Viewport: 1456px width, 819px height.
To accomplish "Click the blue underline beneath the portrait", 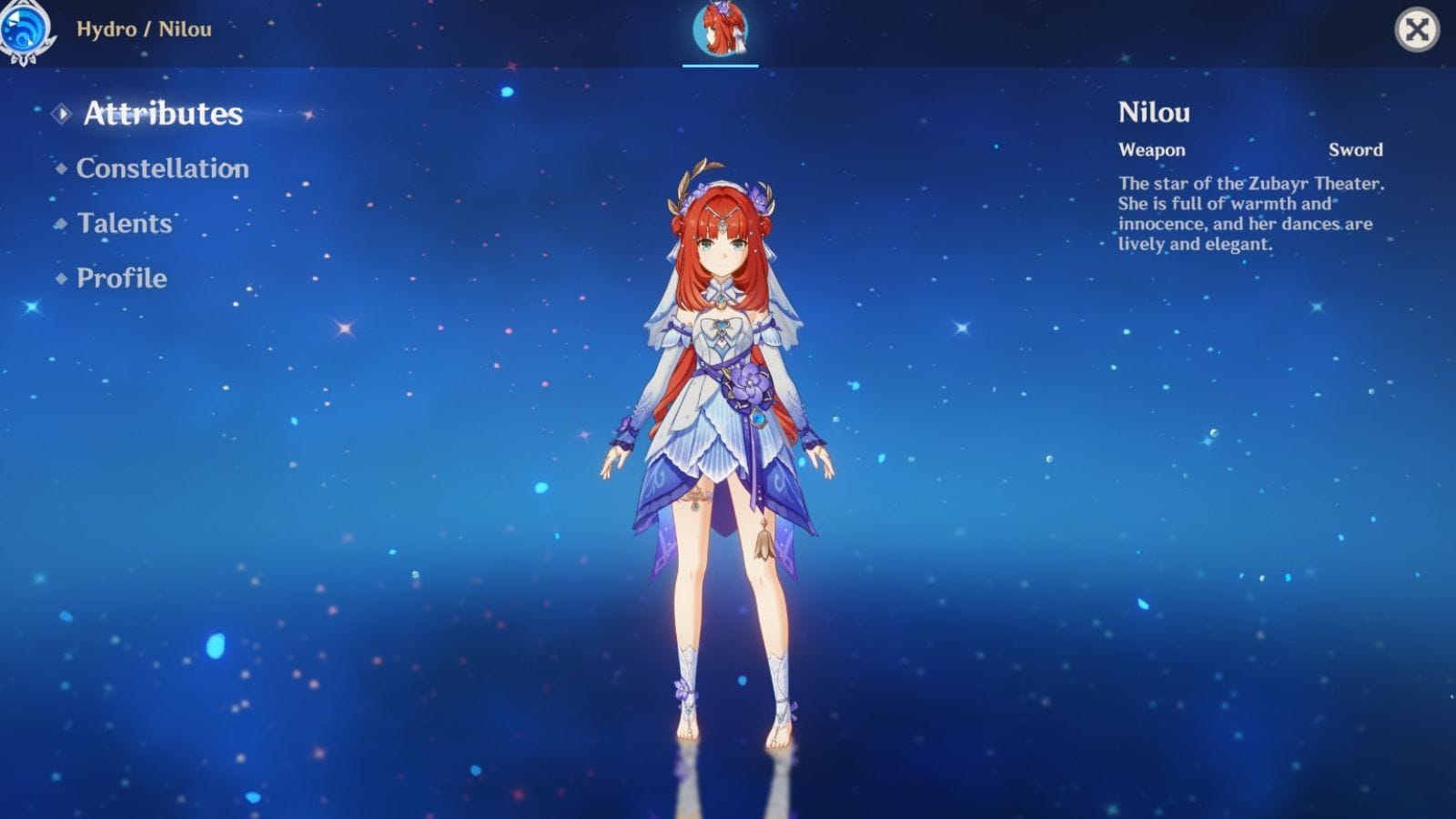I will click(720, 65).
